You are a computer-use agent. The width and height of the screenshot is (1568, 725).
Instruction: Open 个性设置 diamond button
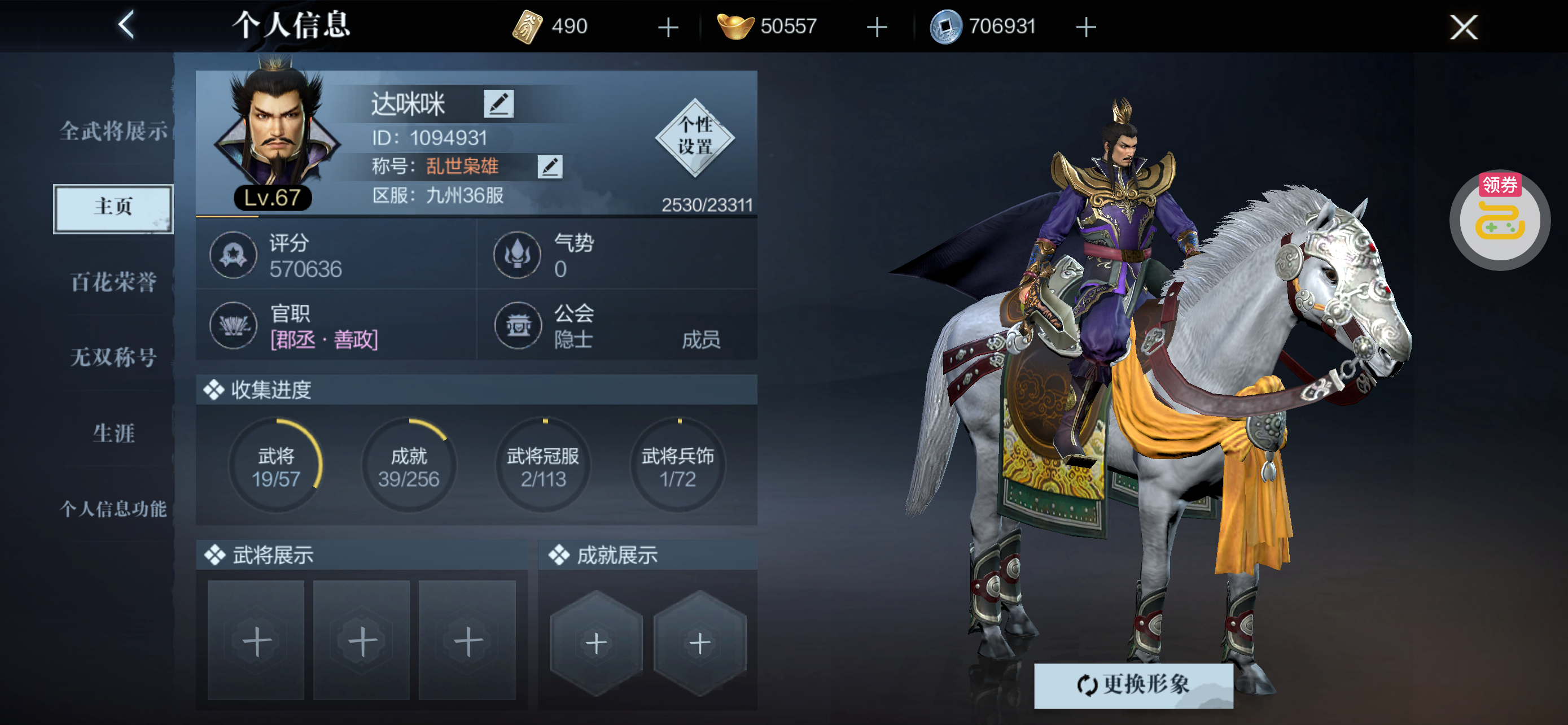(694, 137)
